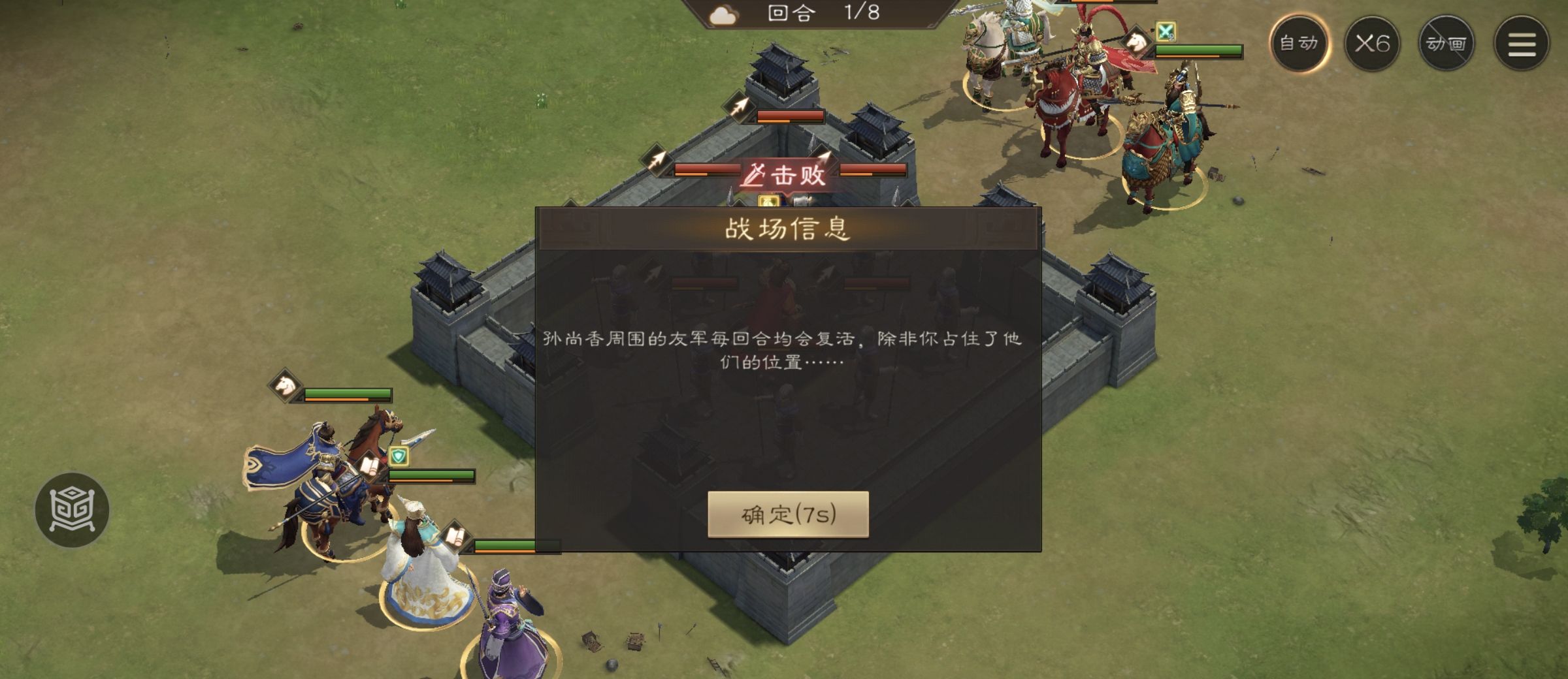Viewport: 1568px width, 679px height.
Task: Click the scroll buff icon on the blue rider
Action: point(370,466)
